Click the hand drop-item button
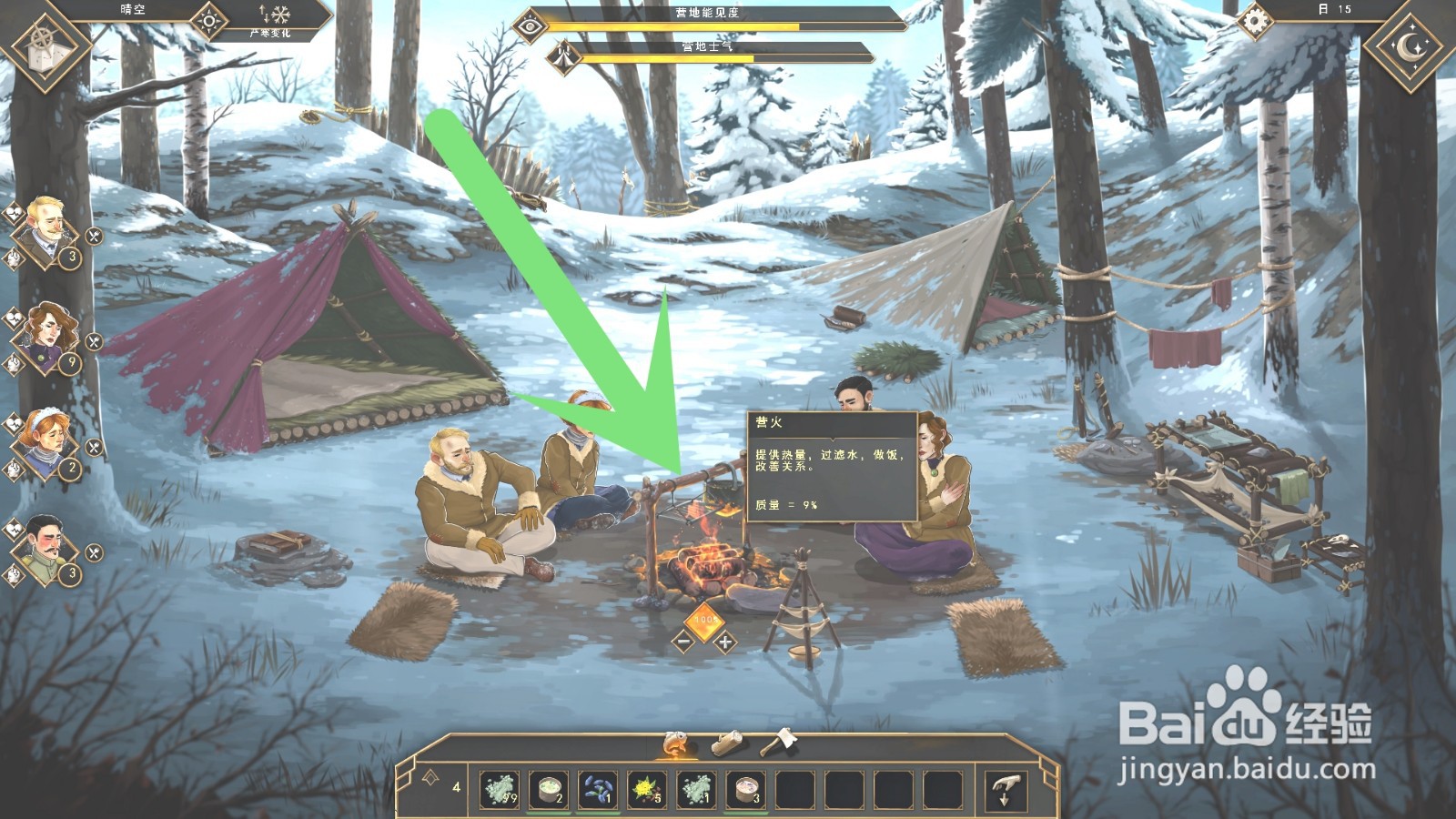This screenshot has width=1456, height=819. point(1006,789)
